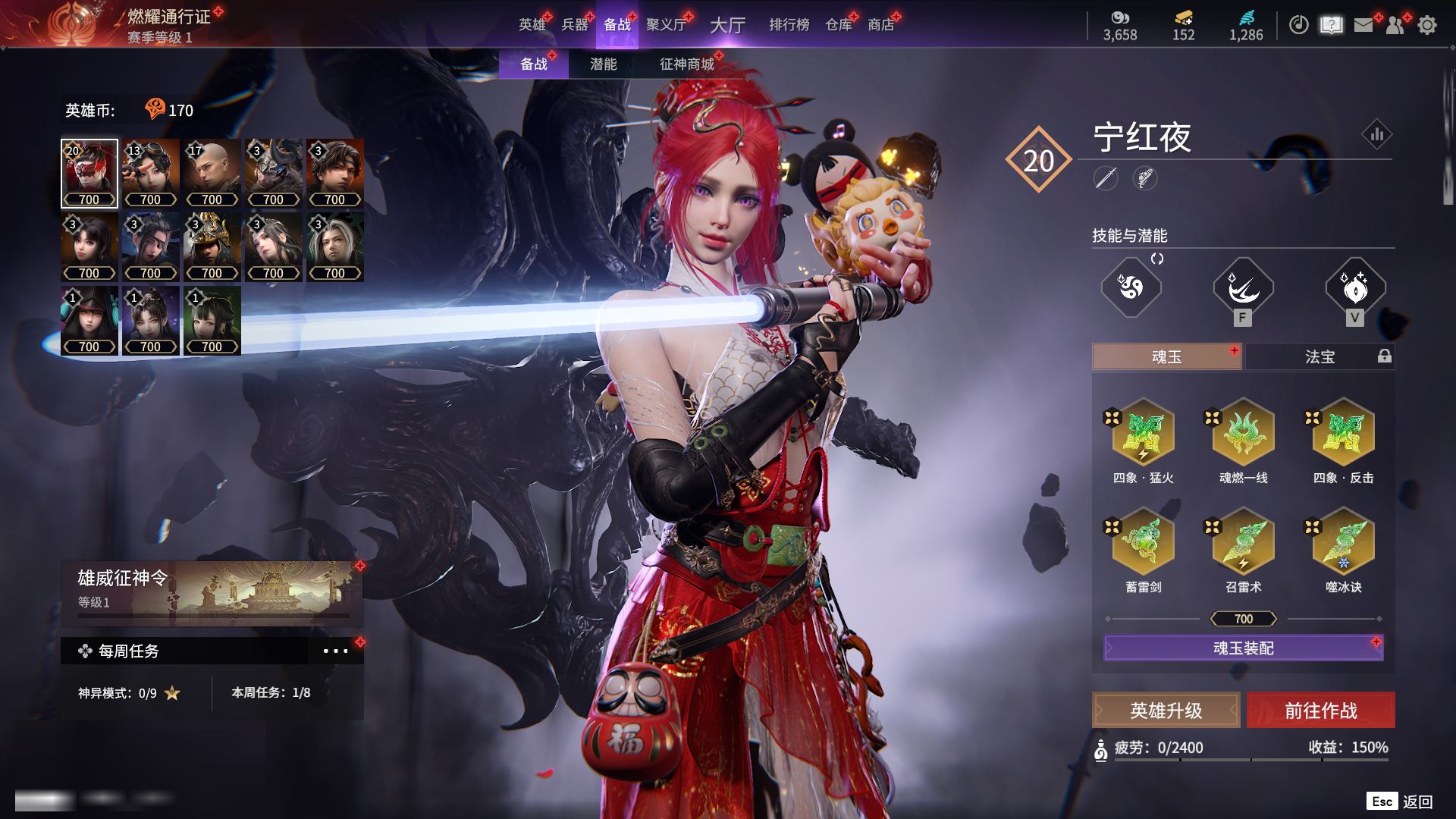Choose the 噬冰诀 soul jade slot
This screenshot has width=1456, height=819.
click(x=1343, y=543)
